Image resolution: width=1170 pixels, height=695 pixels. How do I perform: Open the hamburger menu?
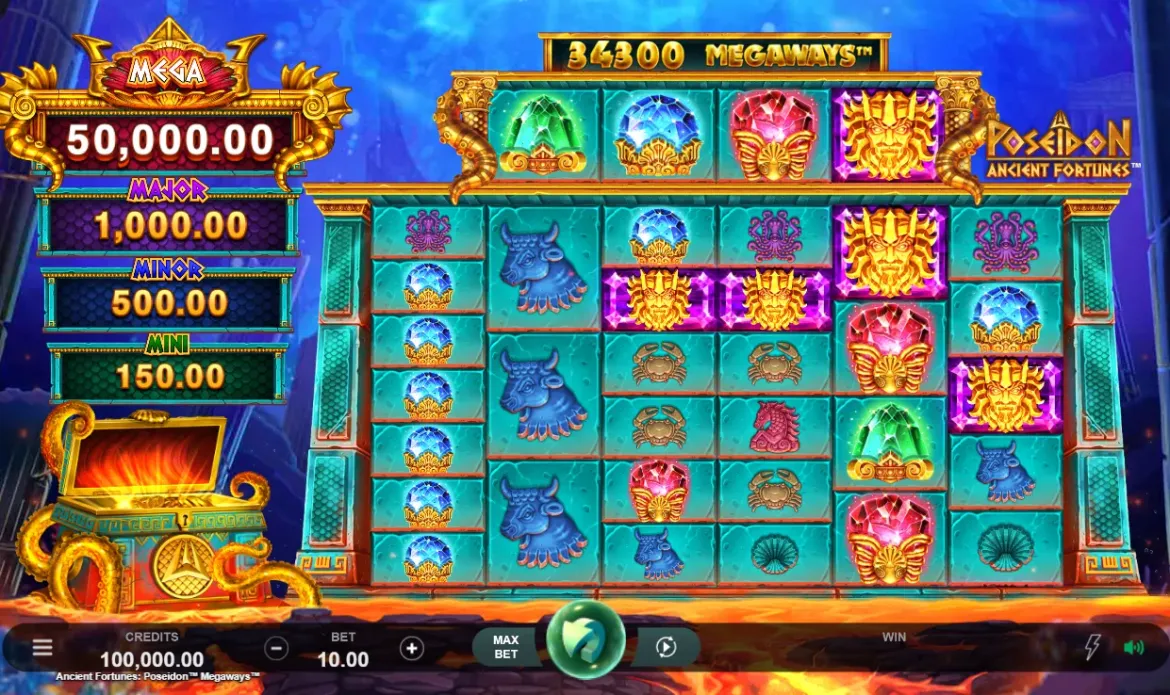pos(42,648)
